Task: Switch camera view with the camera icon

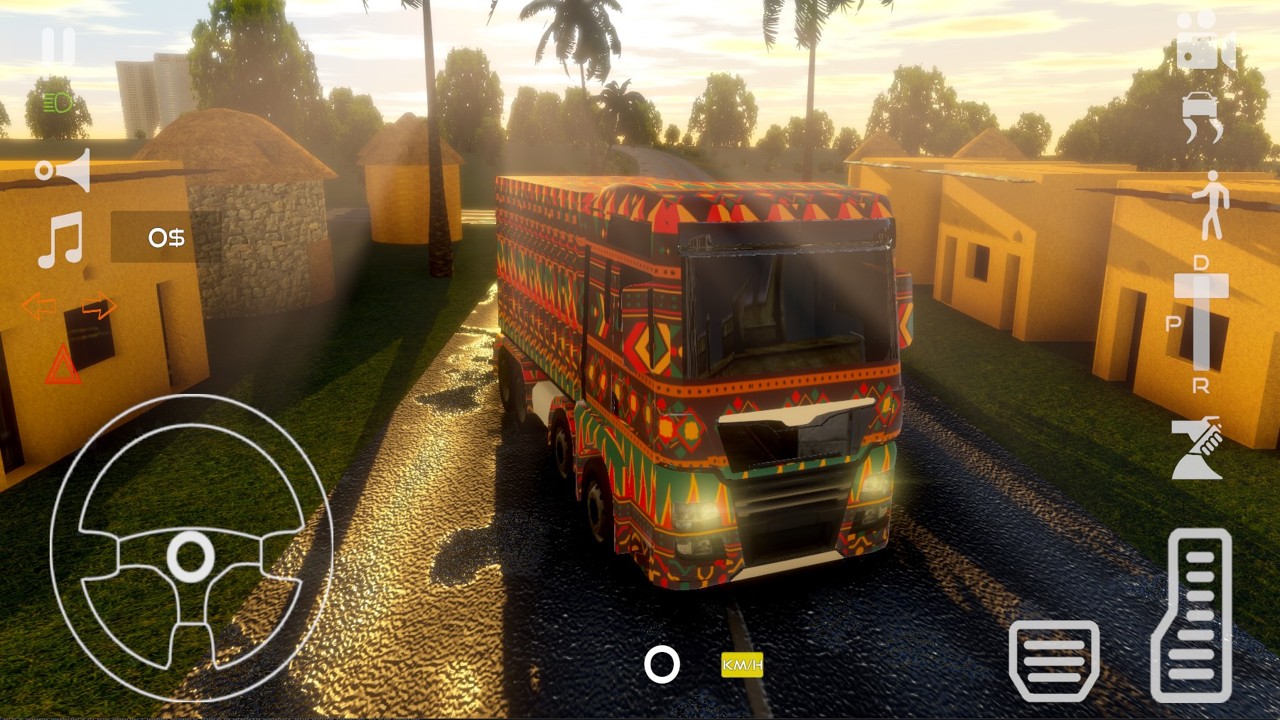Action: pos(1203,40)
